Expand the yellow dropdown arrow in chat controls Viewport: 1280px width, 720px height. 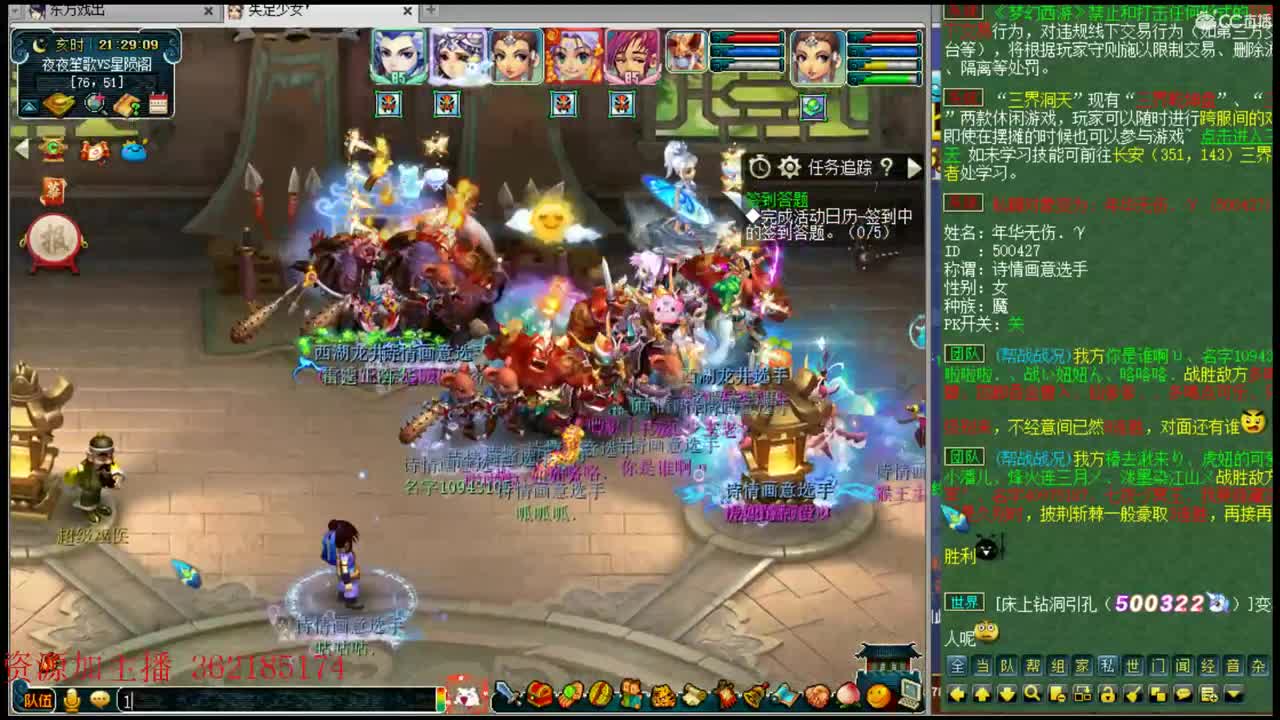pos(1233,694)
